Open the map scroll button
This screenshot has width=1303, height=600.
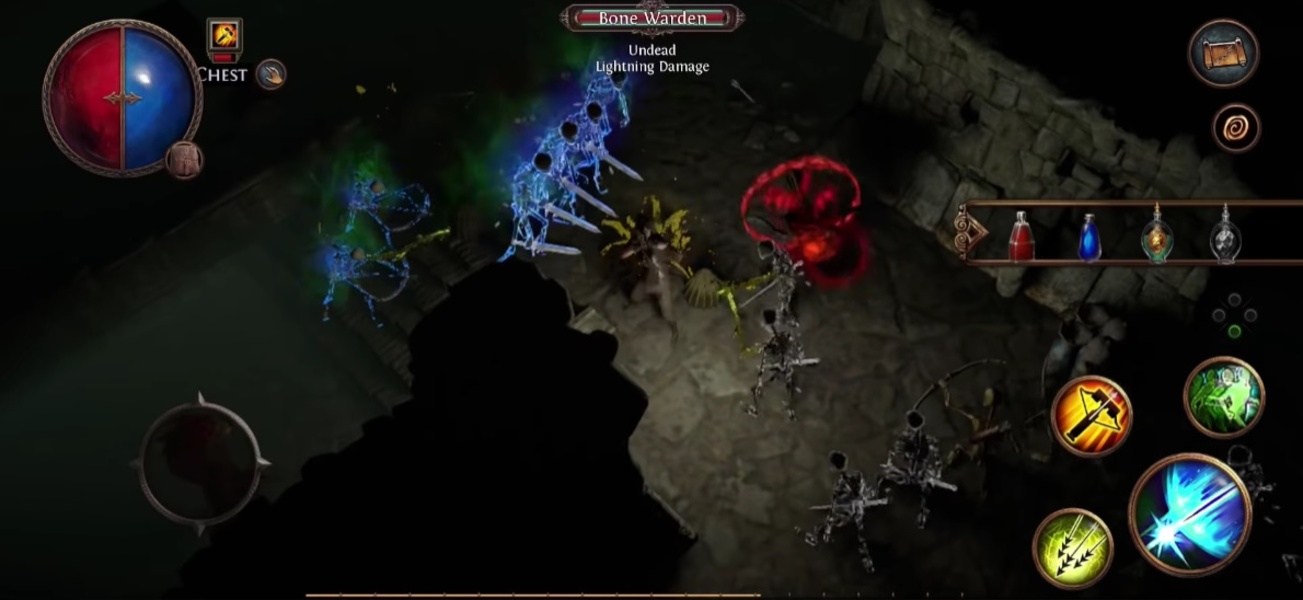point(1223,54)
